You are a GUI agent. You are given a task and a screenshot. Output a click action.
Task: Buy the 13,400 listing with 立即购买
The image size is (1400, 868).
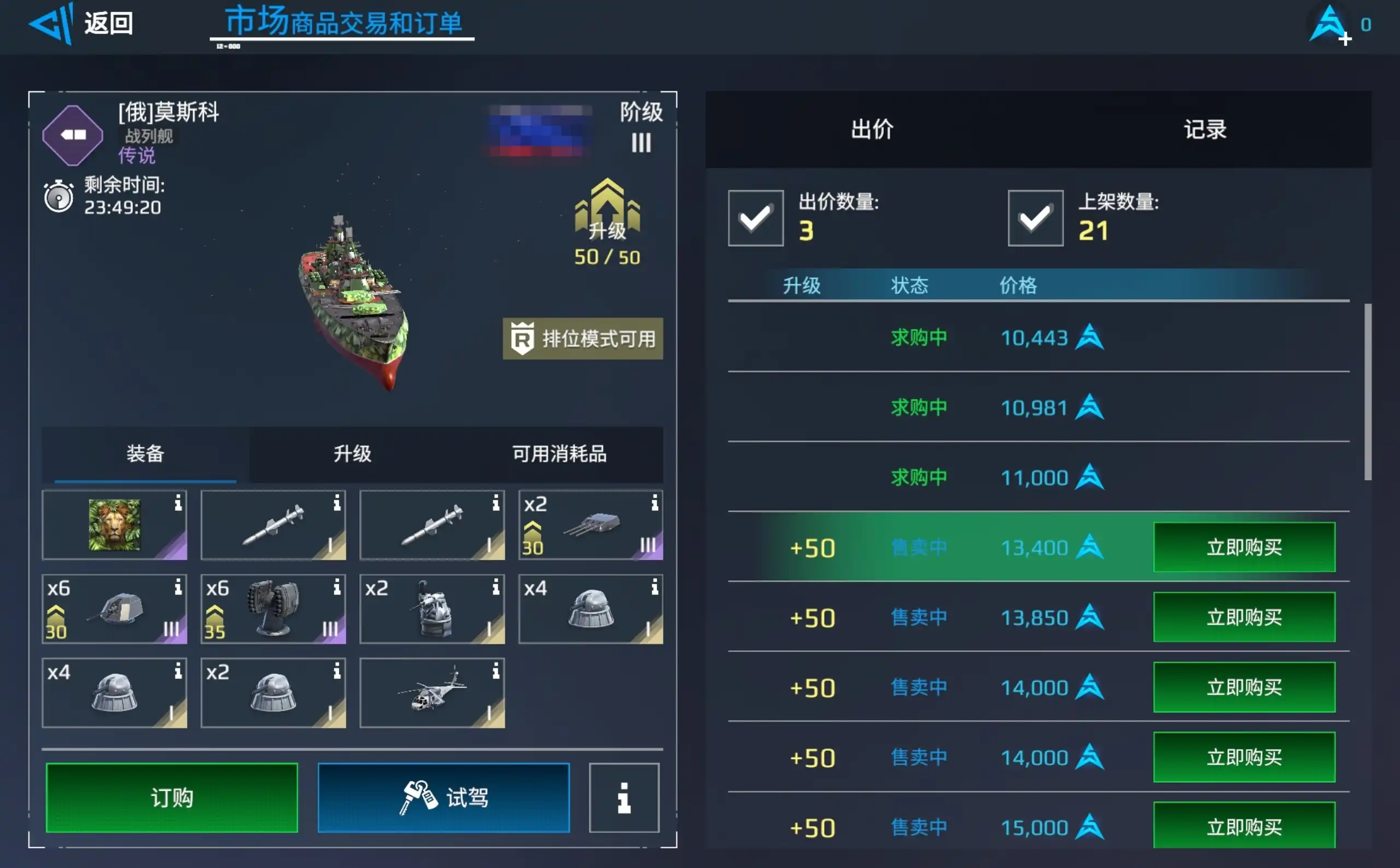click(1244, 547)
